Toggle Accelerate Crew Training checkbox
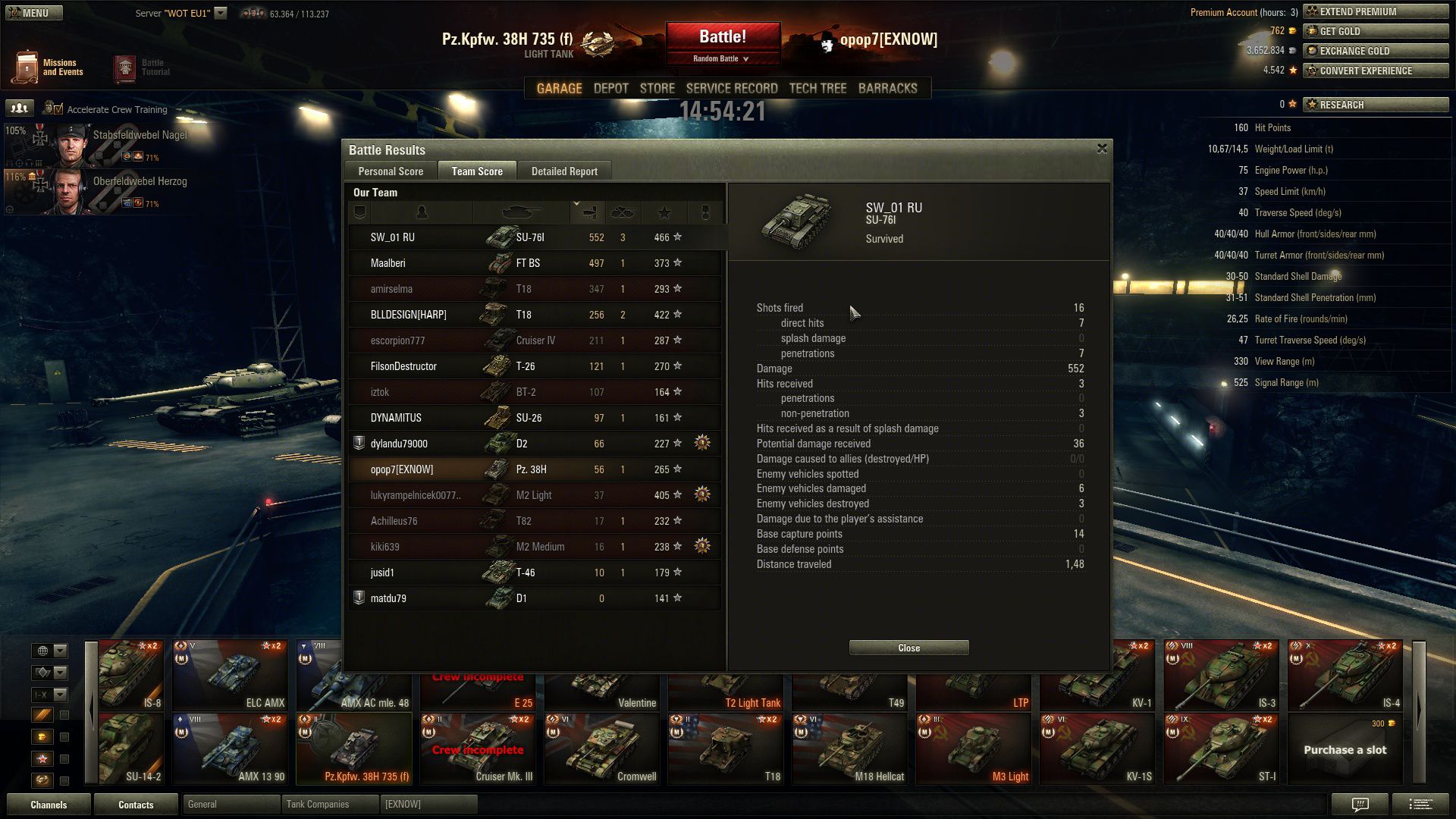This screenshot has height=819, width=1456. coord(58,109)
